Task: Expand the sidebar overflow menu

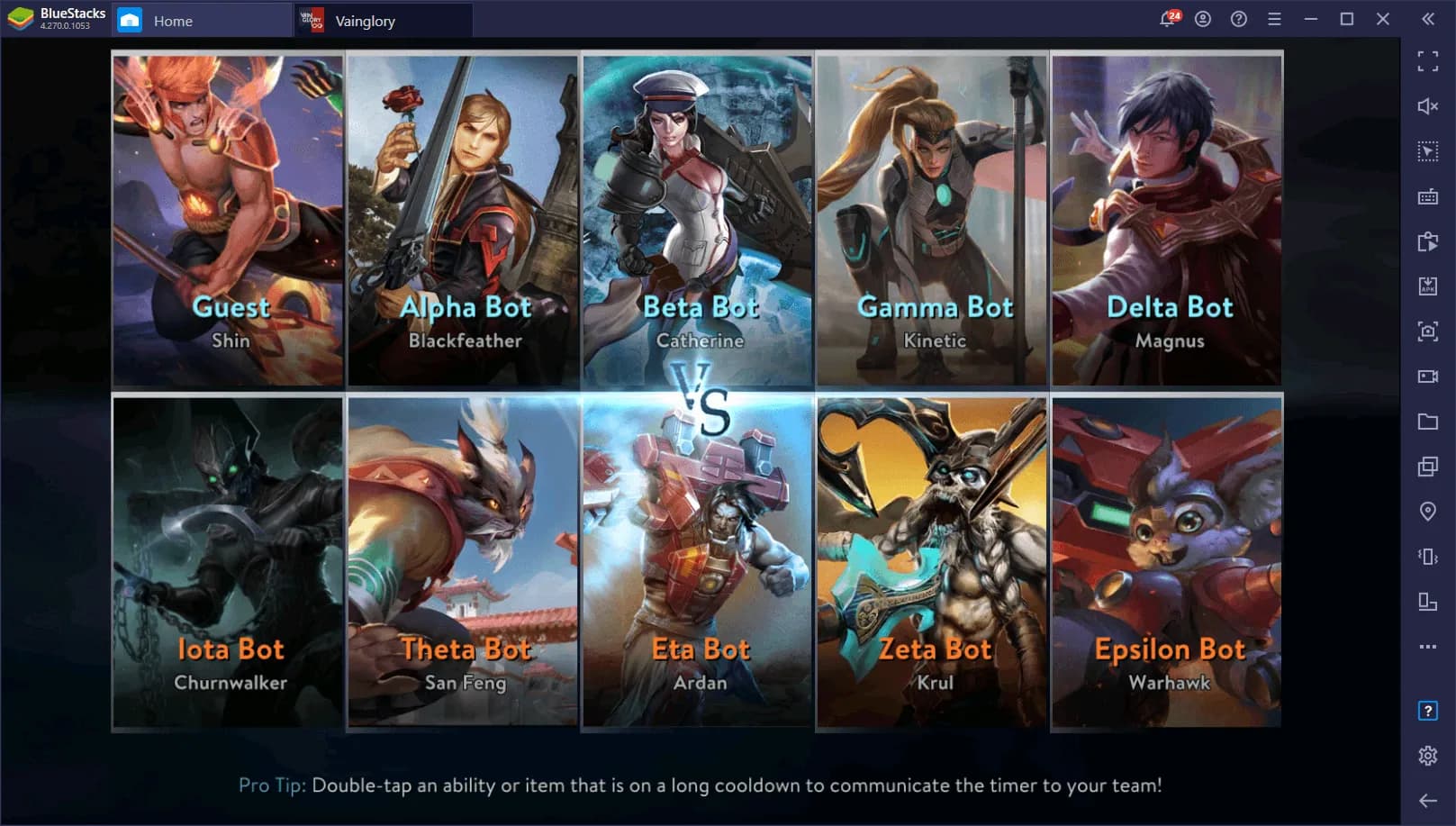Action: (1427, 647)
